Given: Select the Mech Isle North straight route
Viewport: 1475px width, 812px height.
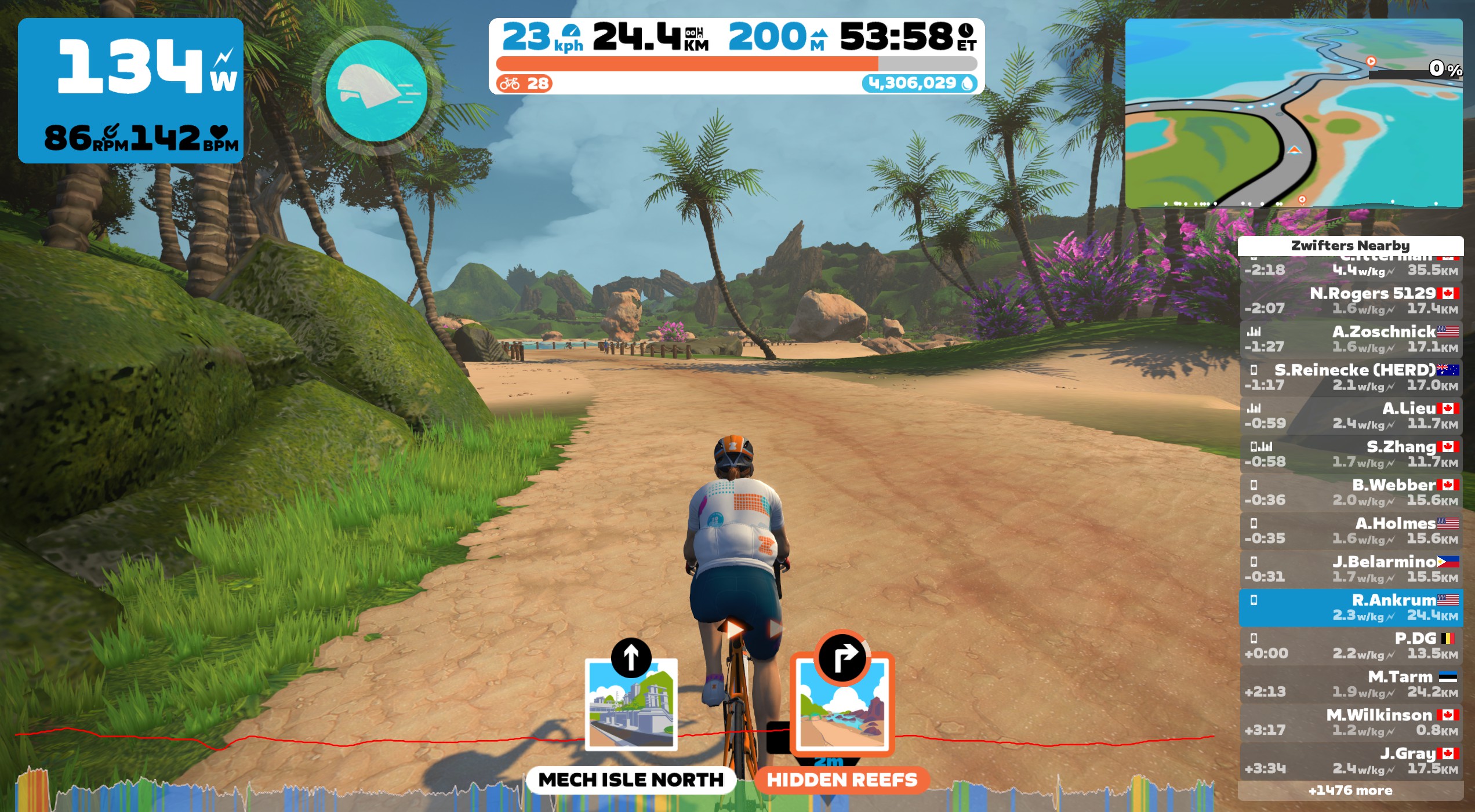Looking at the screenshot, I should click(x=631, y=705).
